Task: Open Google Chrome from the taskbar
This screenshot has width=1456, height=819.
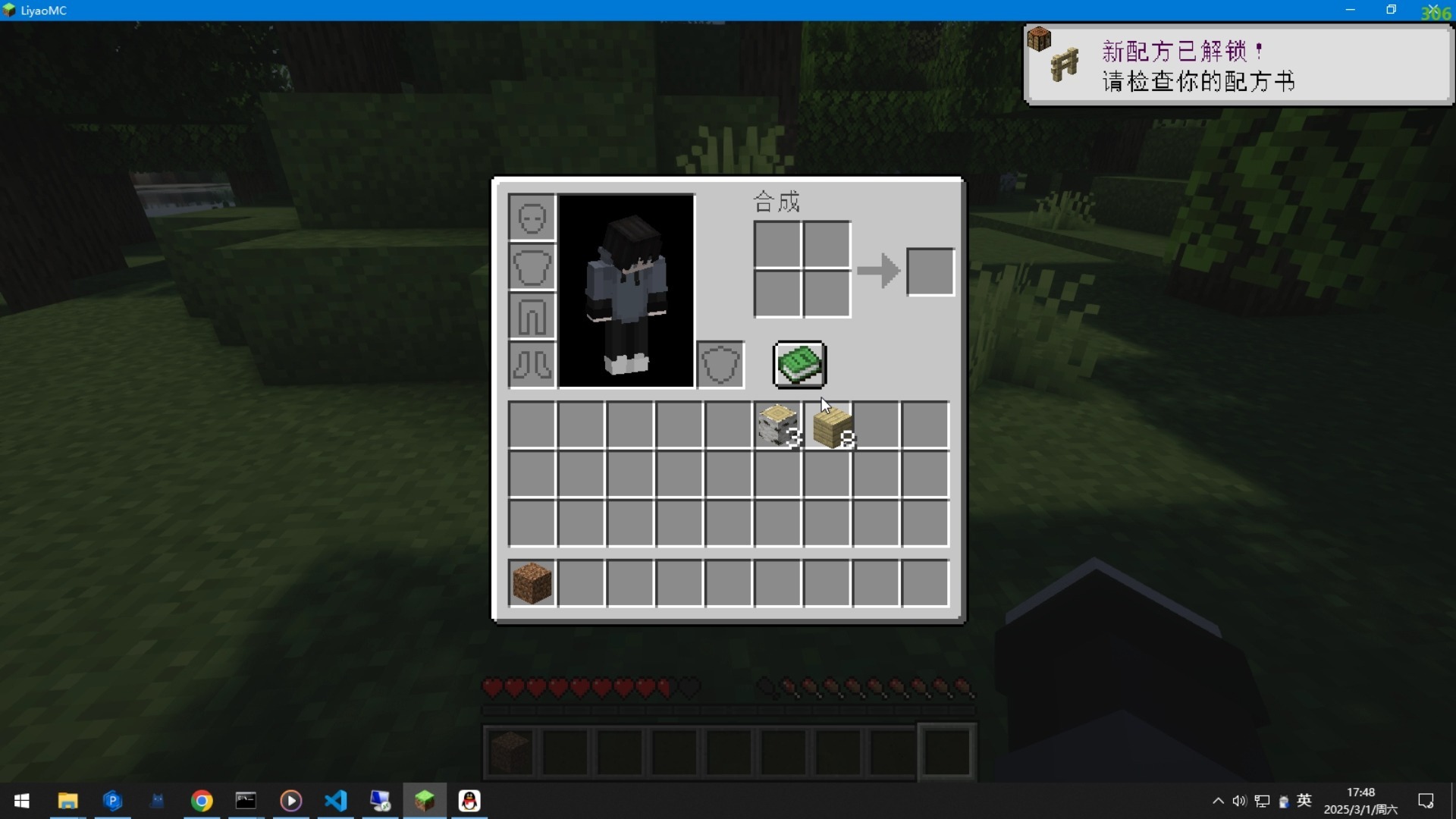Action: [x=201, y=801]
